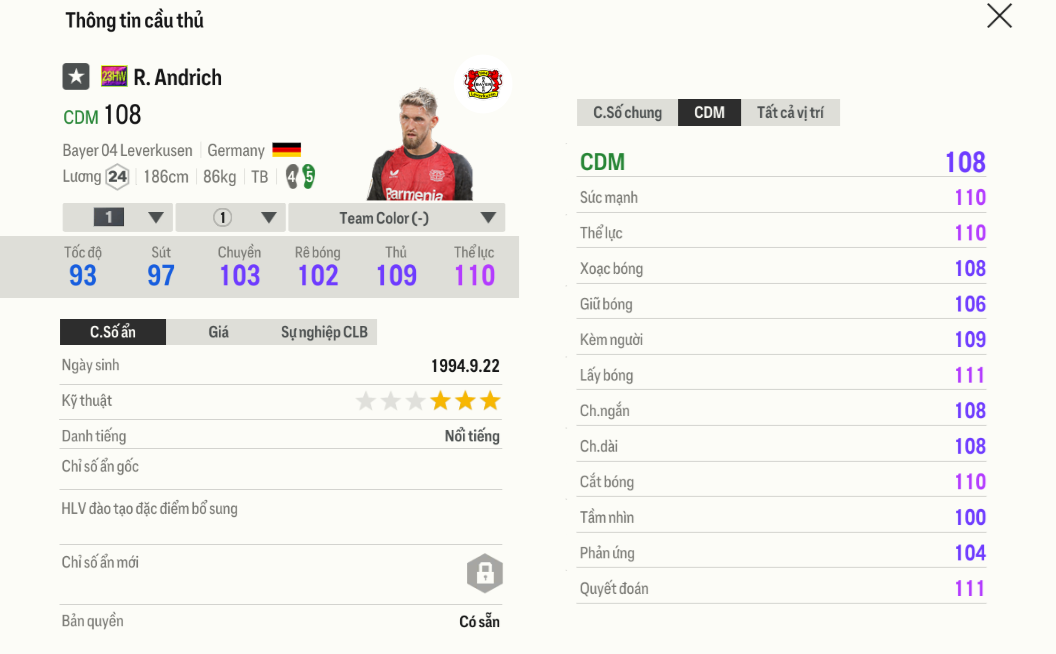Show the C.Số ẩn tab

coord(113,332)
